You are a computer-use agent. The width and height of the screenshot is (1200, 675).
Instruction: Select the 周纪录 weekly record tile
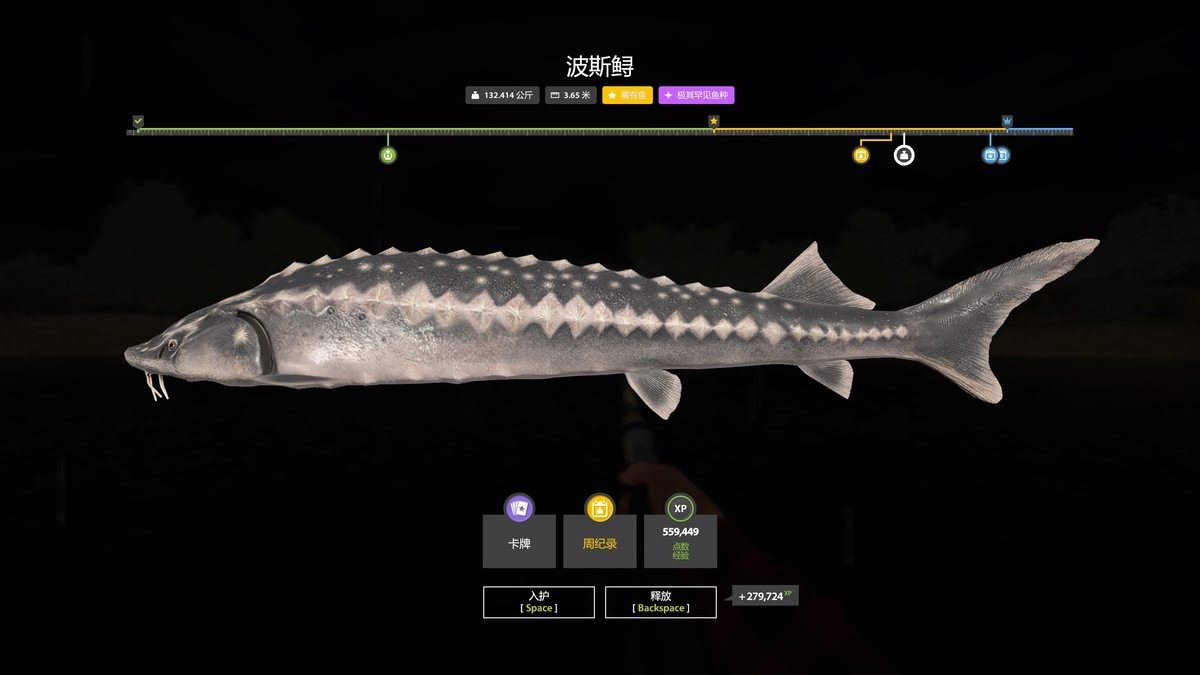(599, 541)
